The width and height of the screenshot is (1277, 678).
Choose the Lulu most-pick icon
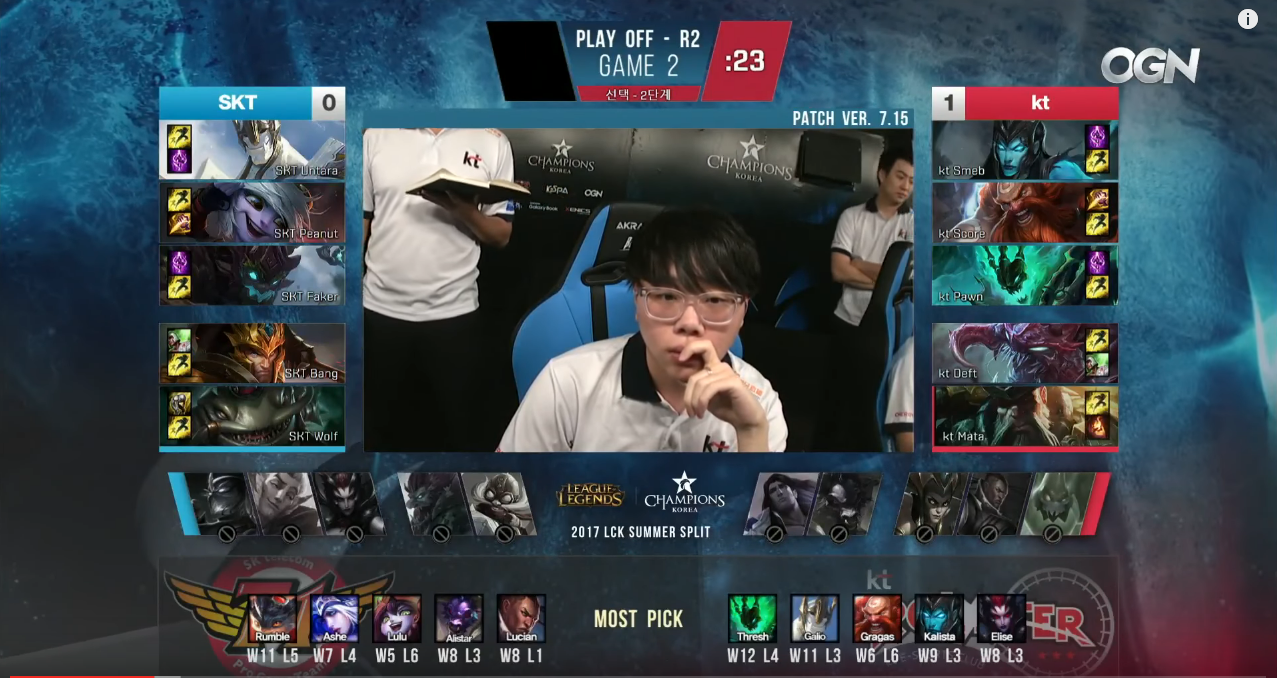[x=397, y=619]
